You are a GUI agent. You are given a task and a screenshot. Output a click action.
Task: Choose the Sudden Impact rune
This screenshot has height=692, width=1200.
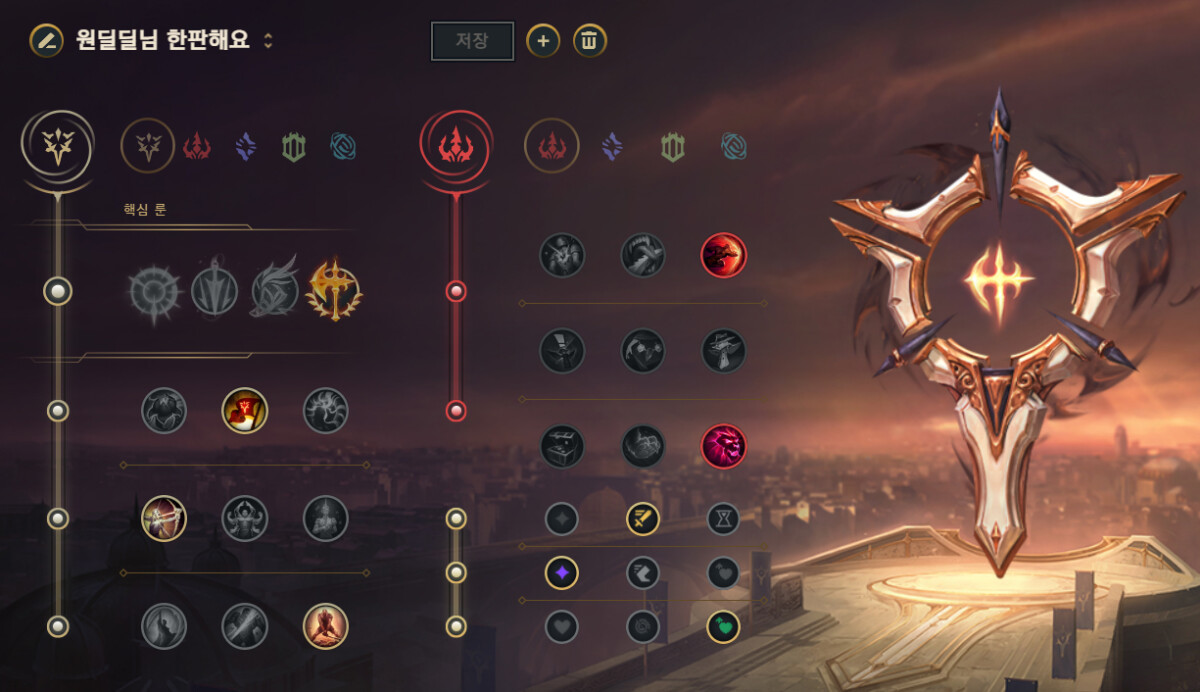click(724, 255)
